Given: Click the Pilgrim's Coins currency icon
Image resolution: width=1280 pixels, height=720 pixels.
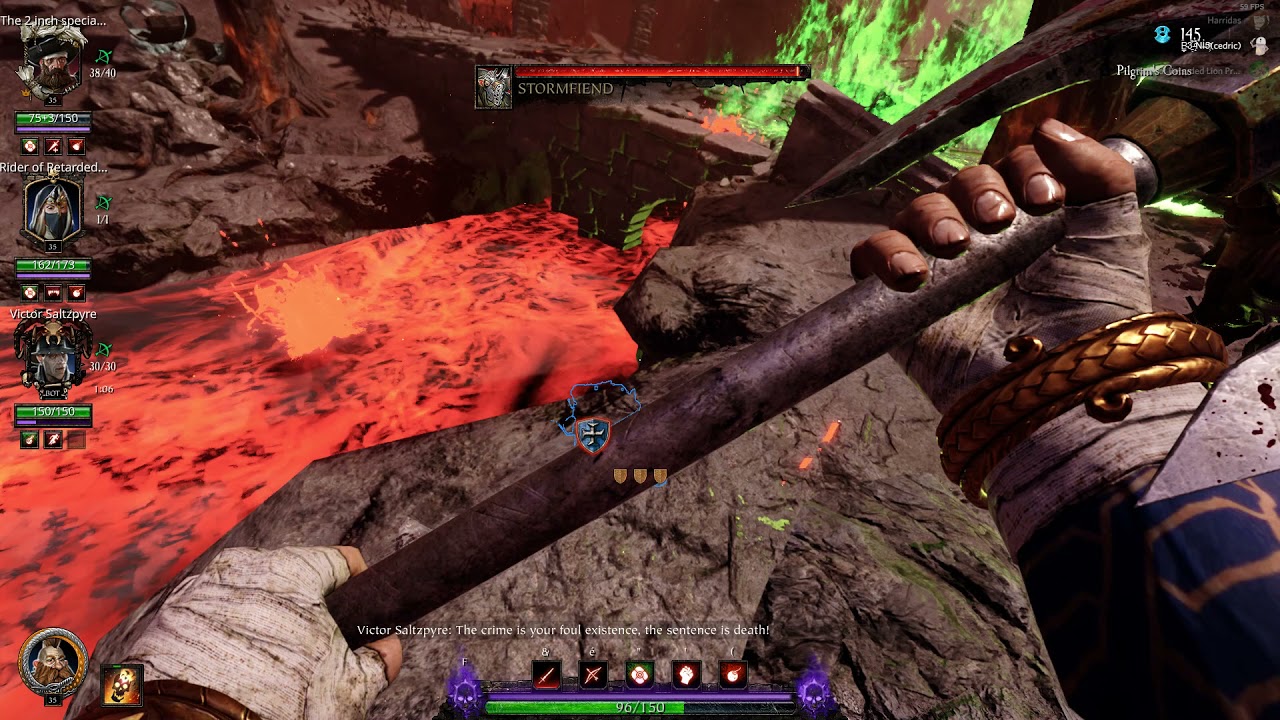Looking at the screenshot, I should 1161,35.
